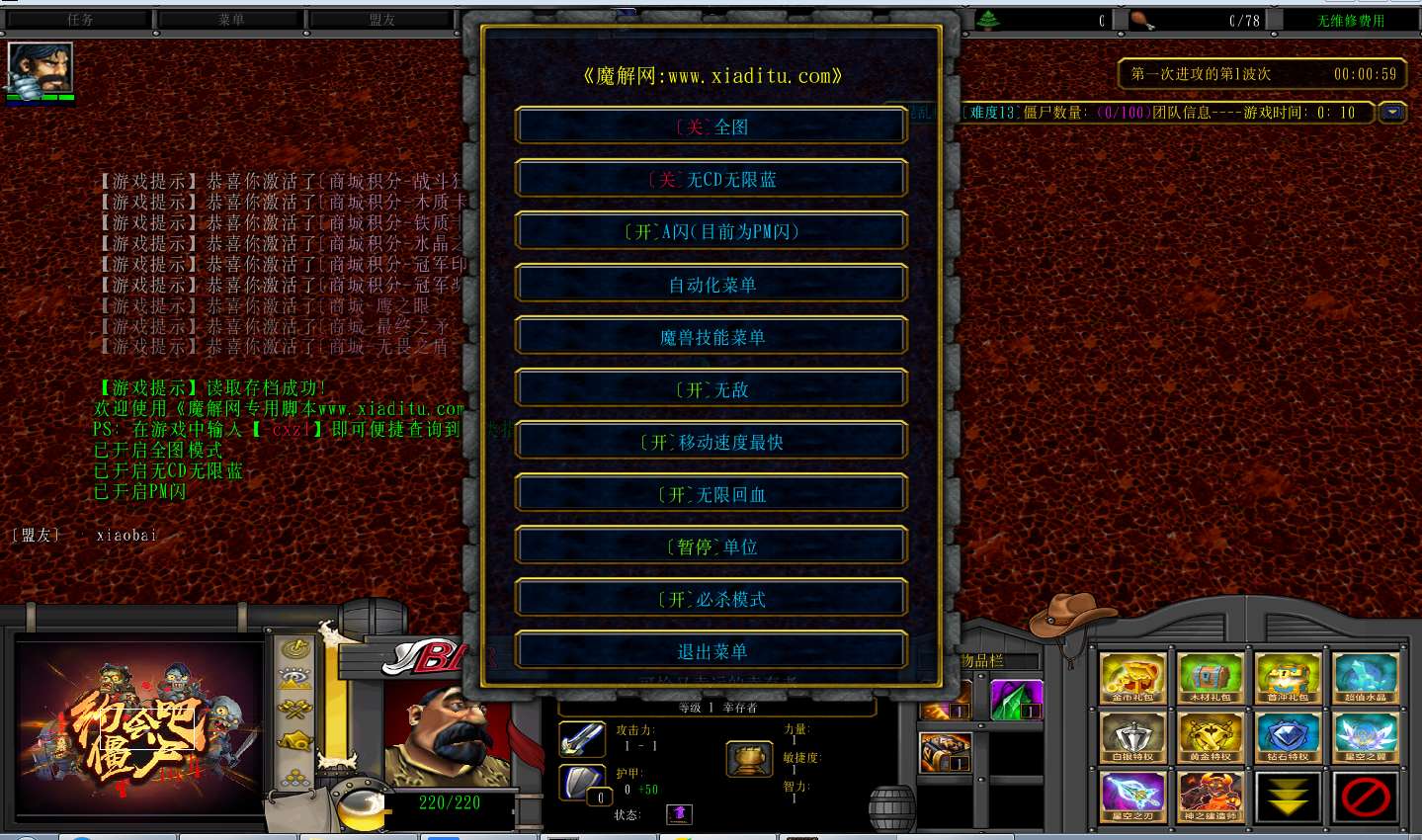Select the 木材礼包 wooden chest icon
The image size is (1422, 840).
1210,677
